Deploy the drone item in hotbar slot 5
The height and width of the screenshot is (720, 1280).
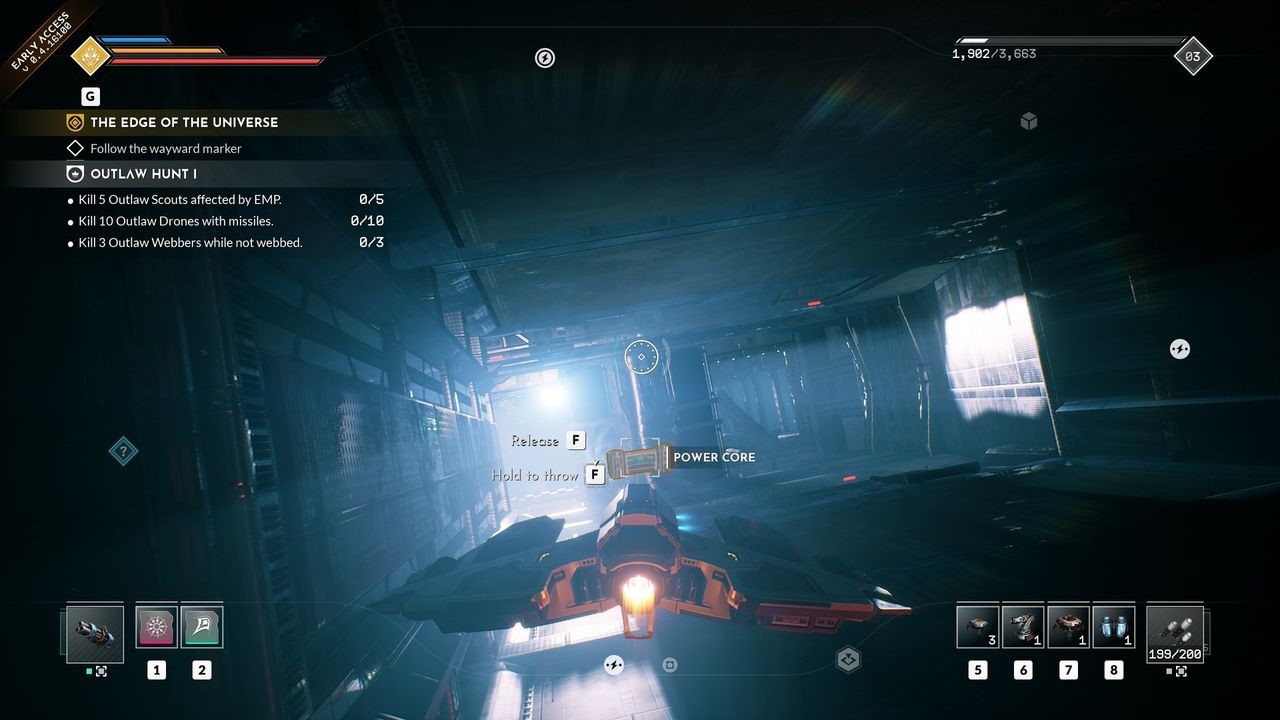click(x=977, y=628)
